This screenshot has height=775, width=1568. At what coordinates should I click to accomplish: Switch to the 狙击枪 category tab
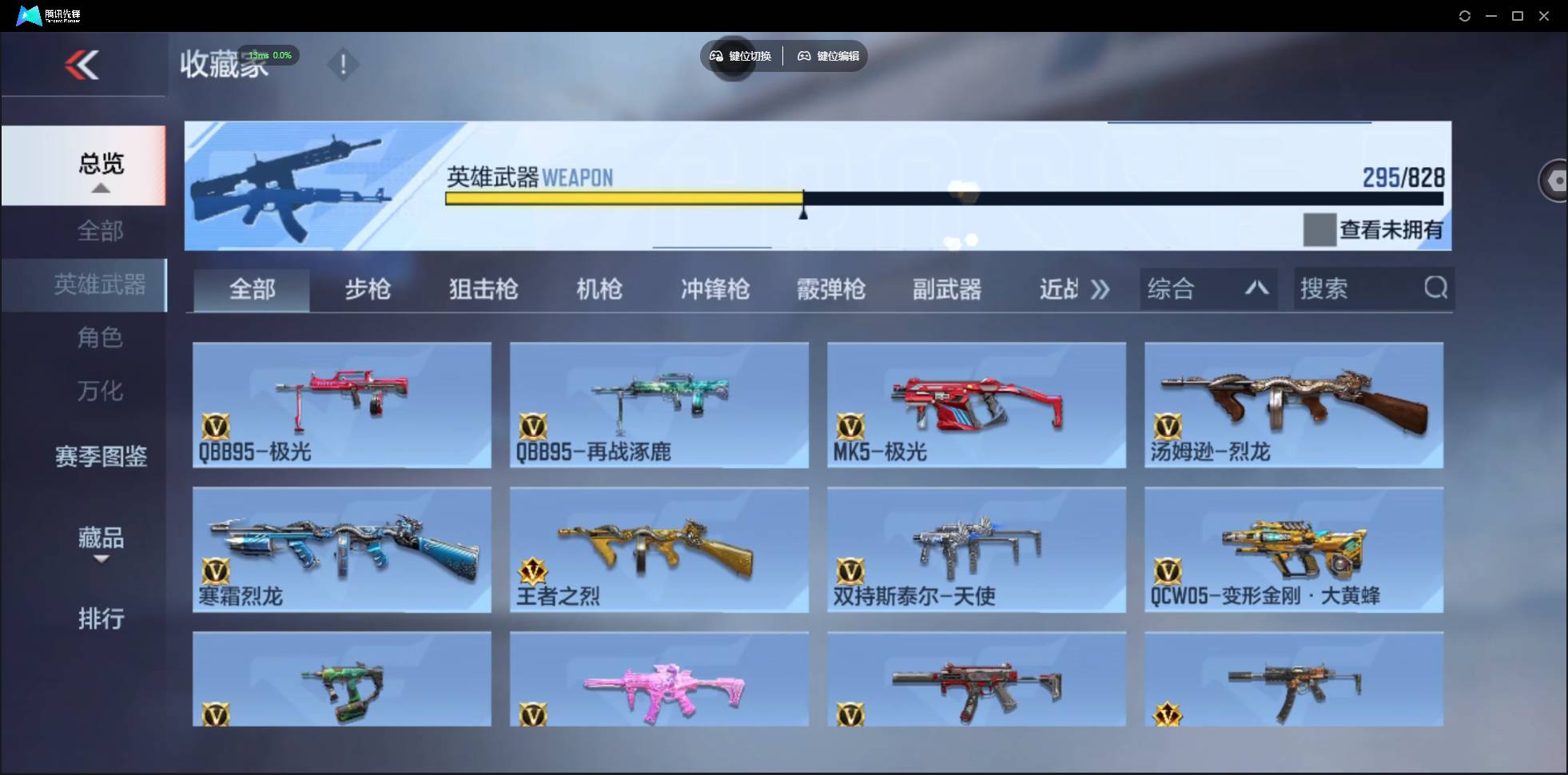coord(483,289)
